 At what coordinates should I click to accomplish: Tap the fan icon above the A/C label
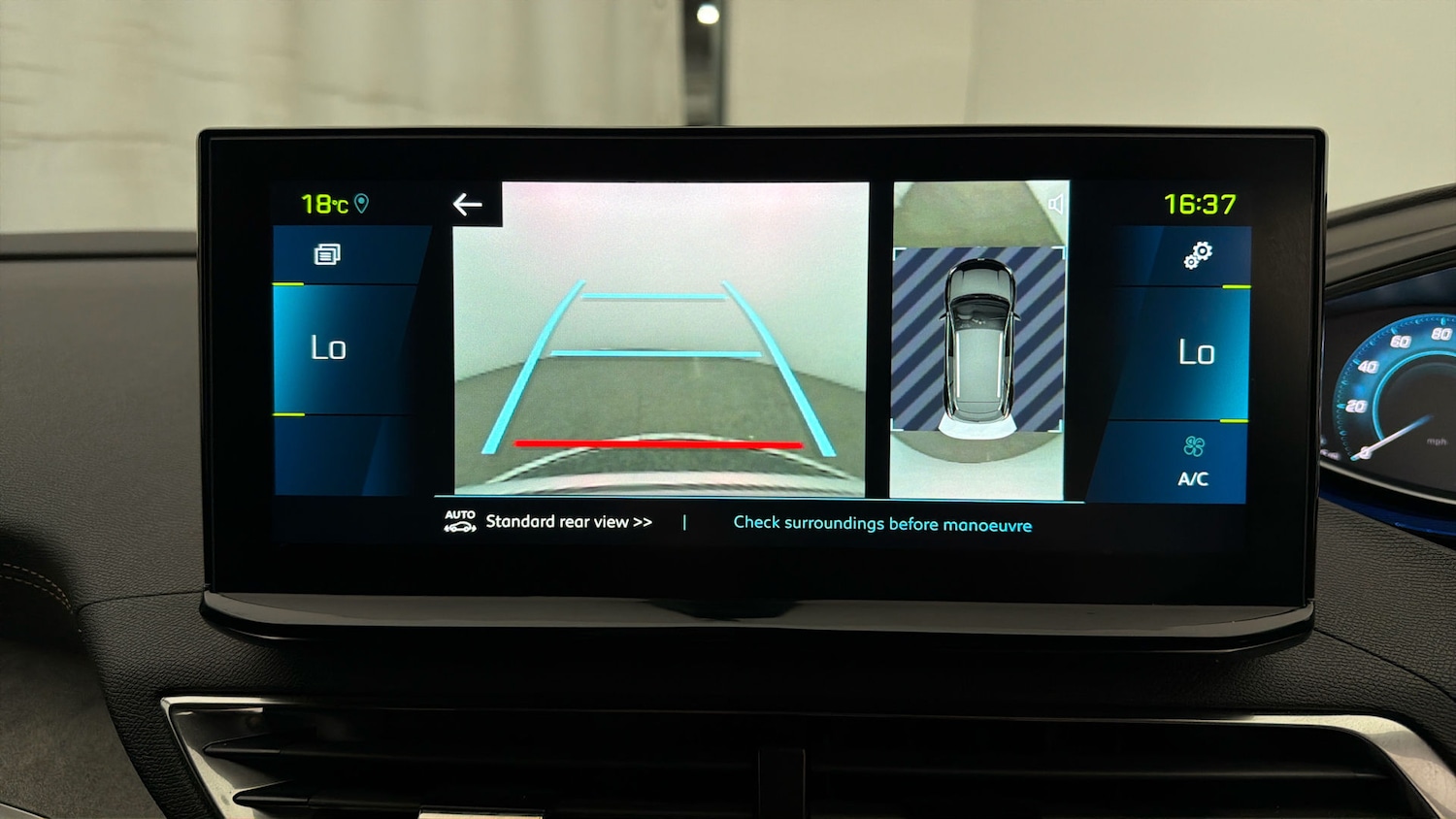[x=1195, y=447]
